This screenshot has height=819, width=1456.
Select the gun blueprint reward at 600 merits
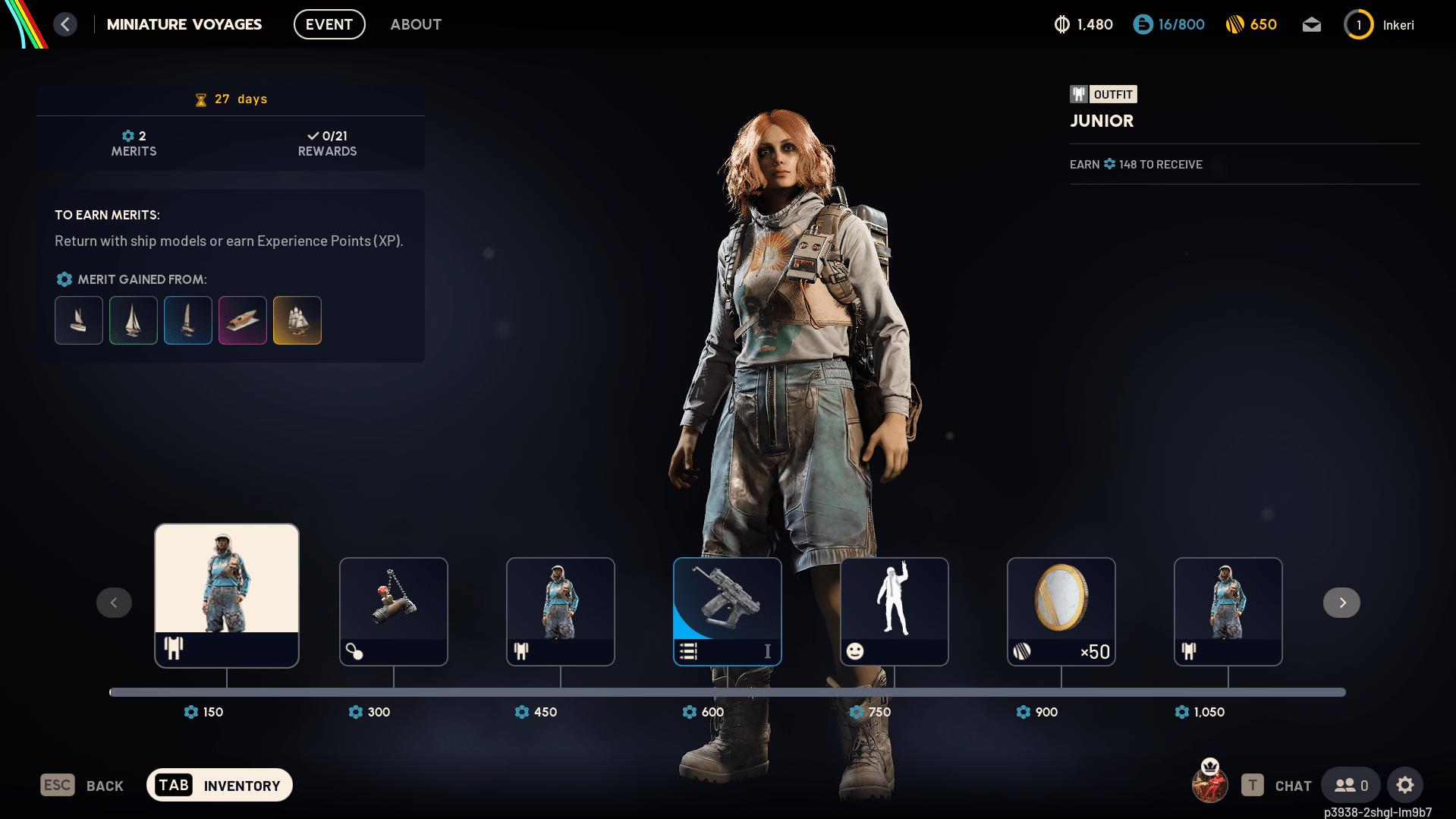click(727, 611)
